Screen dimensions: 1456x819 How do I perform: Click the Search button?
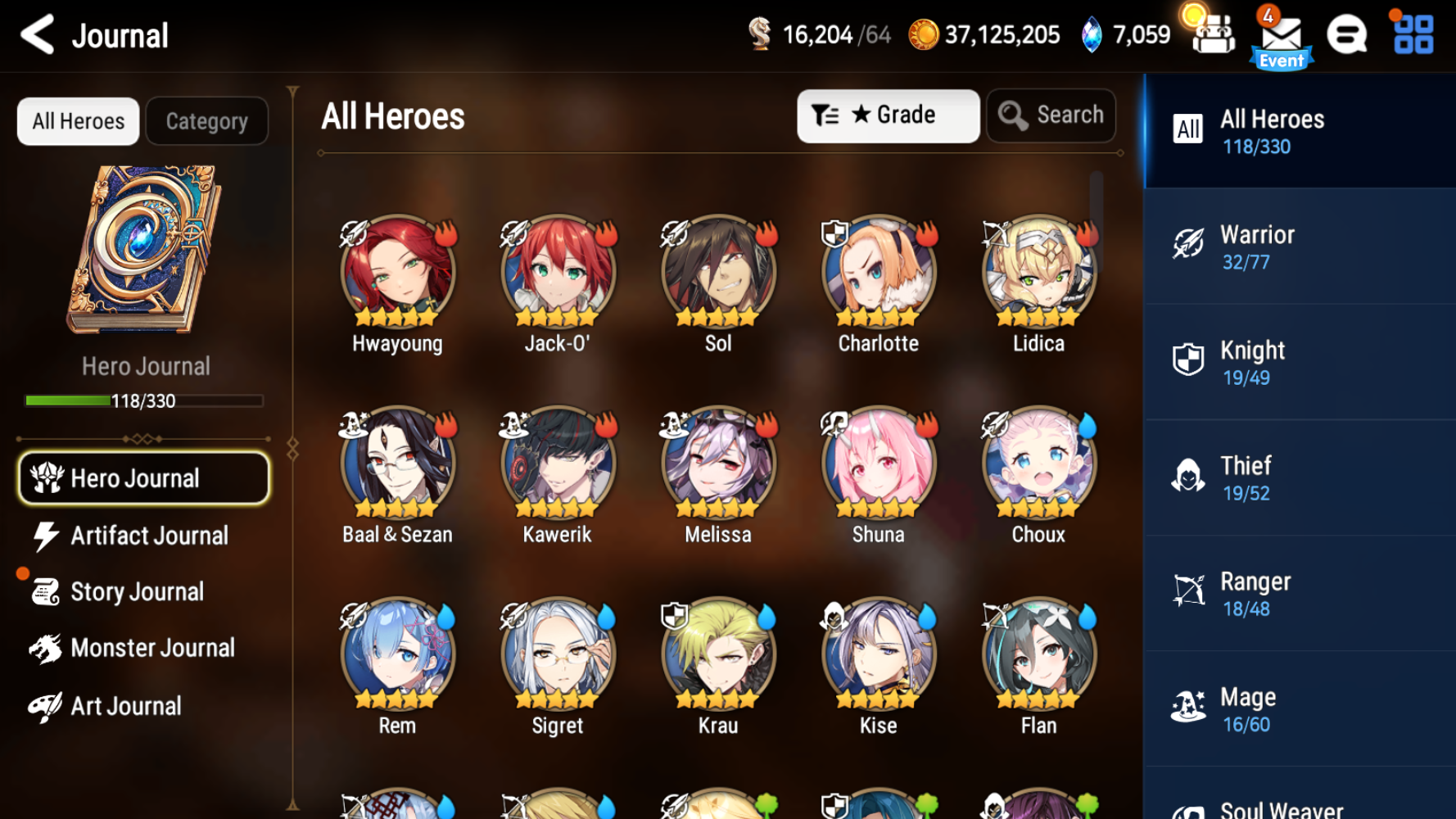pyautogui.click(x=1051, y=115)
